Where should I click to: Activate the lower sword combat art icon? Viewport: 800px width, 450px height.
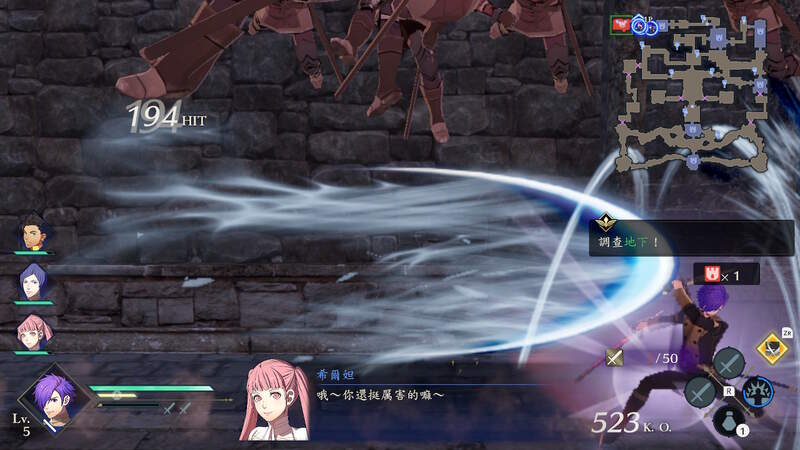pyautogui.click(x=699, y=391)
